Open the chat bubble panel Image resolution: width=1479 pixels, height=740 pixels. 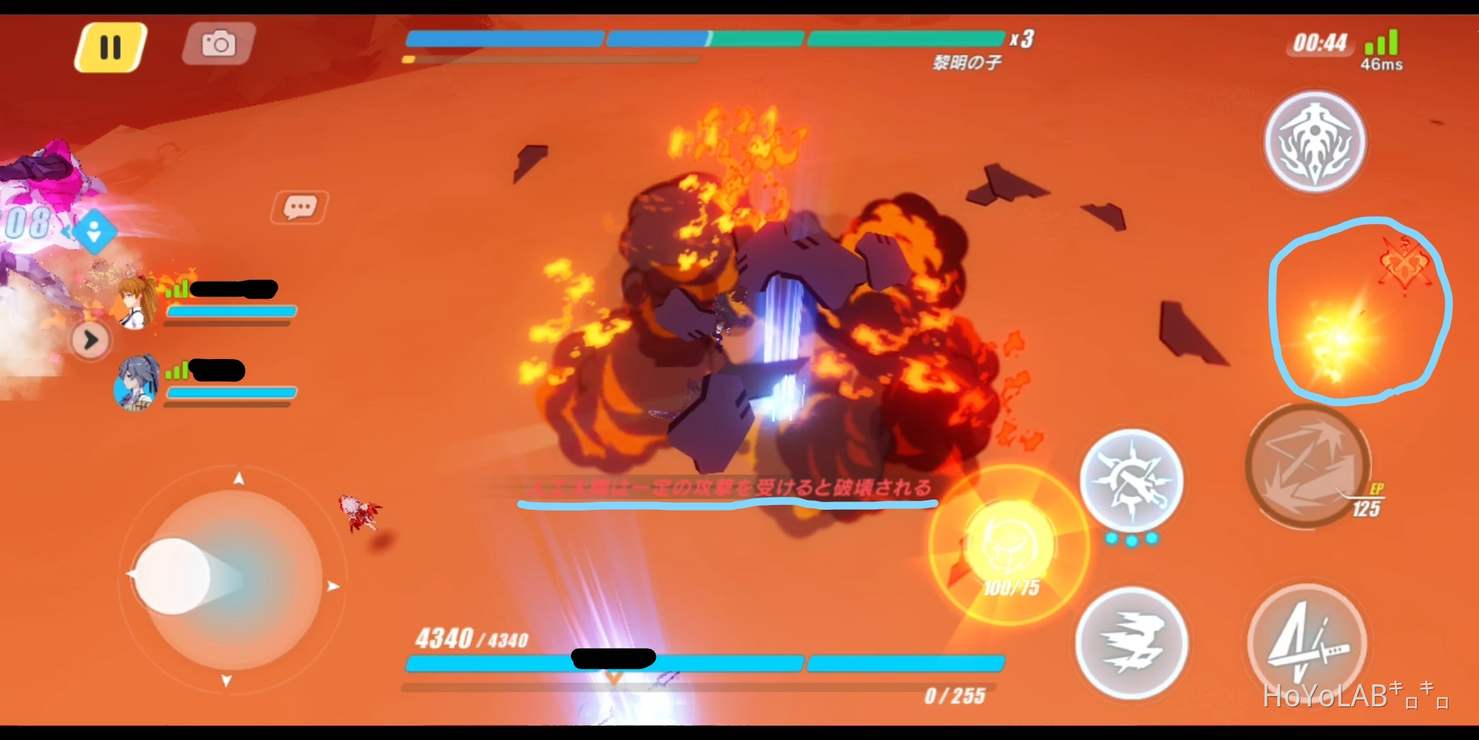(299, 205)
